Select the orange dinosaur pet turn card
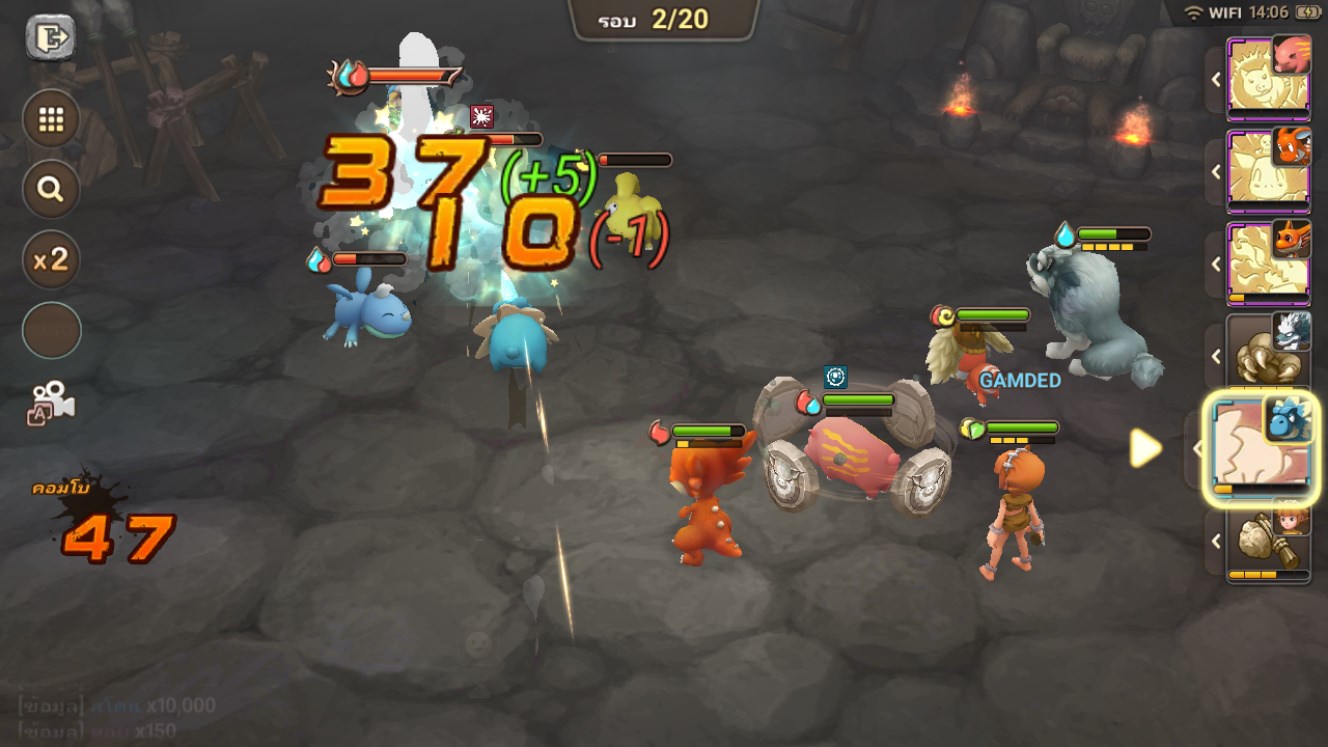Image resolution: width=1328 pixels, height=747 pixels. click(x=1267, y=170)
